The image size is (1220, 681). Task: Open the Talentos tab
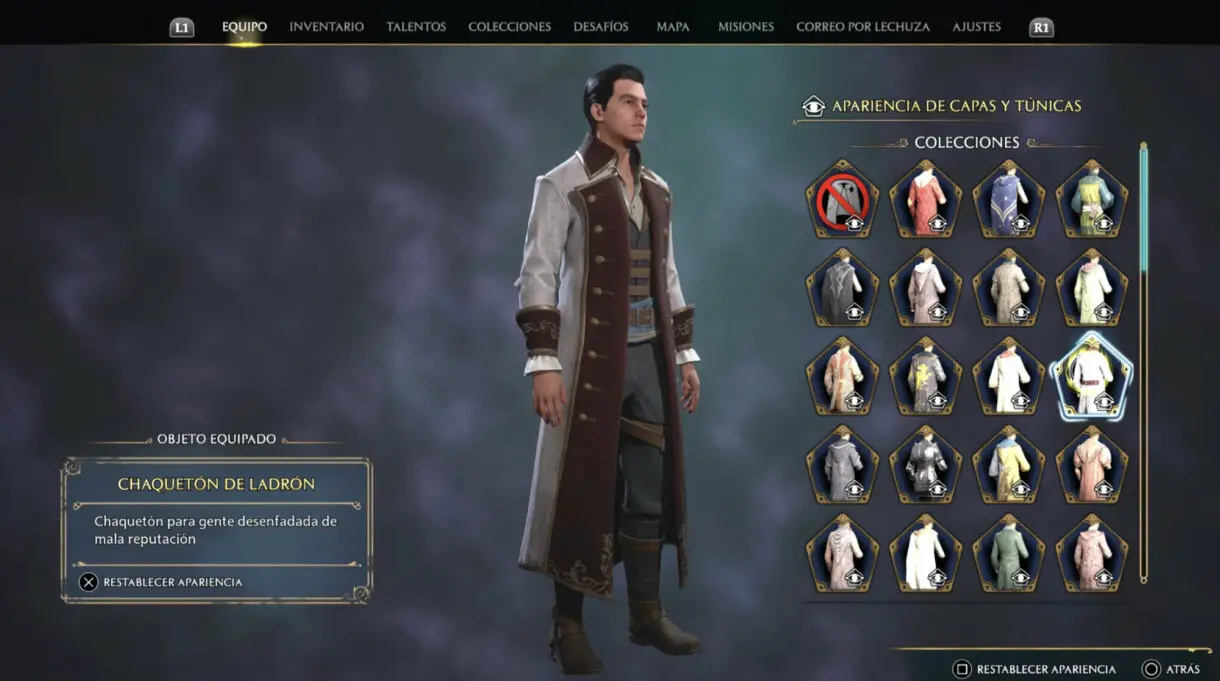pyautogui.click(x=416, y=27)
